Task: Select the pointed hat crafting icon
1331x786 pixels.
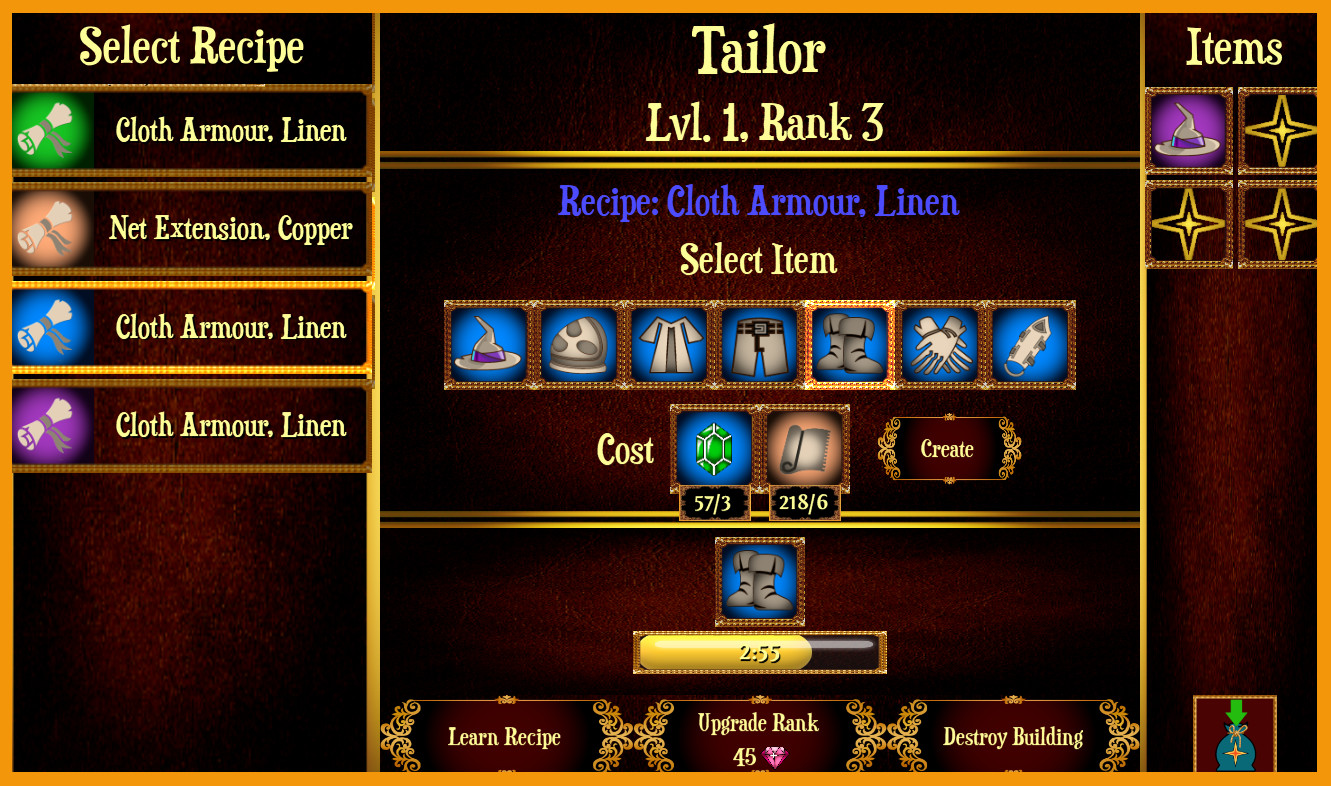Action: 487,344
